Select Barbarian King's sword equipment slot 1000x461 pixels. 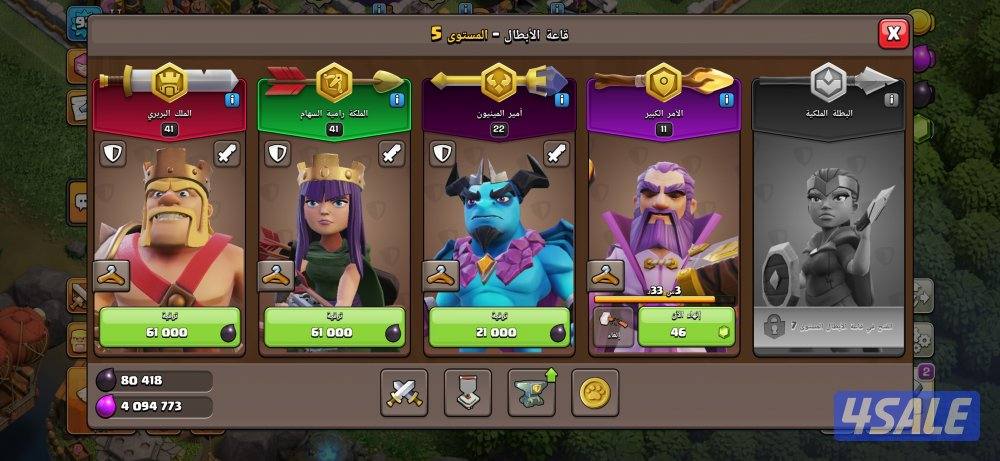pos(227,154)
